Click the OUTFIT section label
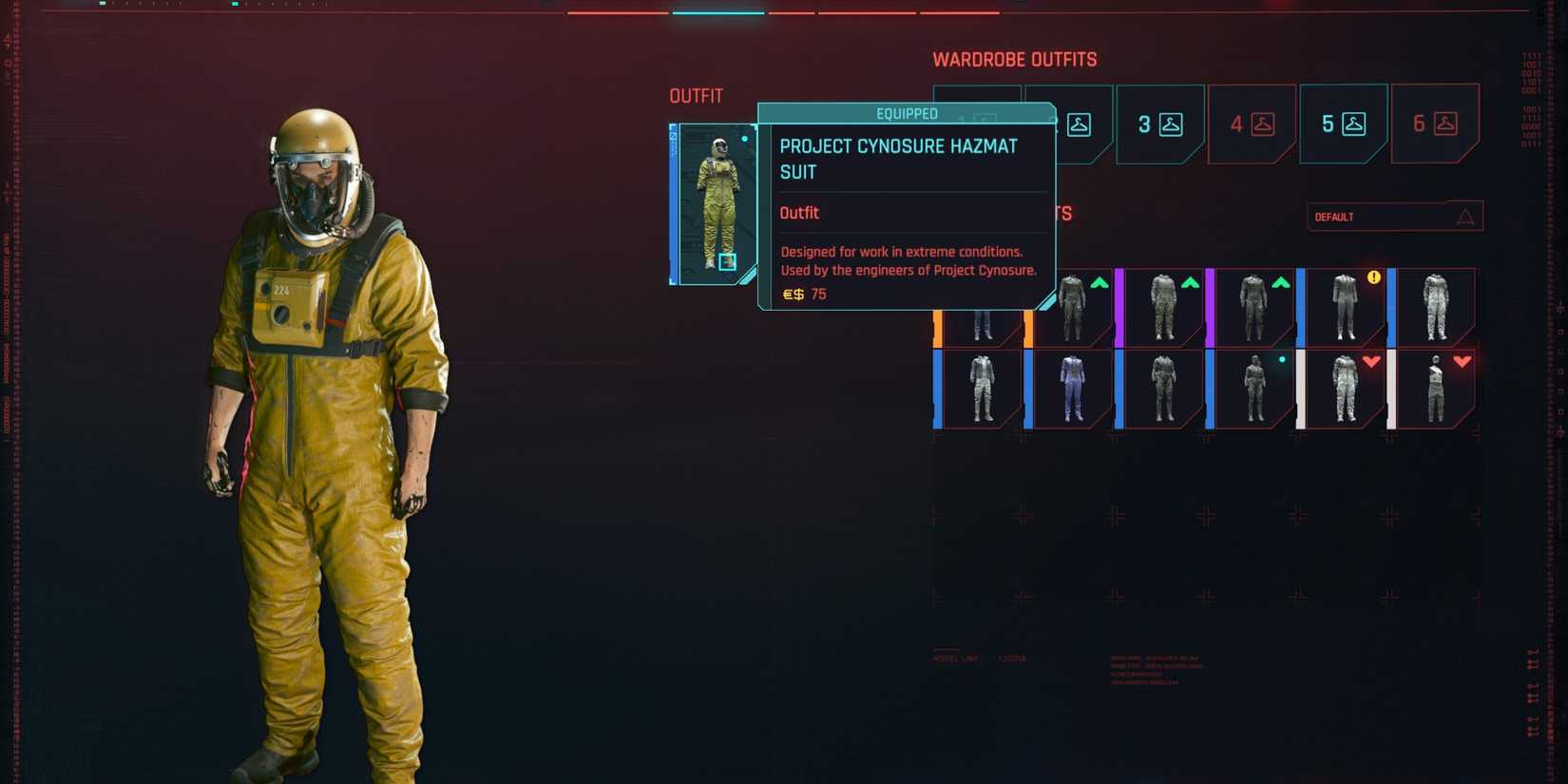Image resolution: width=1568 pixels, height=784 pixels. tap(695, 95)
